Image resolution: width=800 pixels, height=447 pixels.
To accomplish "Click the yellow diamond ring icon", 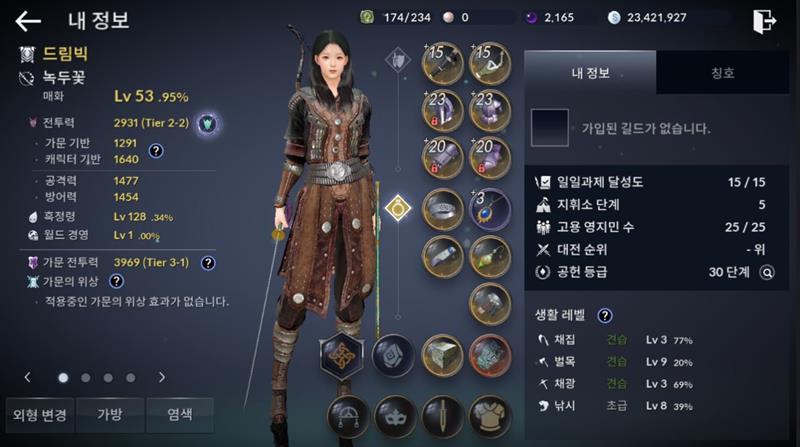I will [x=399, y=208].
